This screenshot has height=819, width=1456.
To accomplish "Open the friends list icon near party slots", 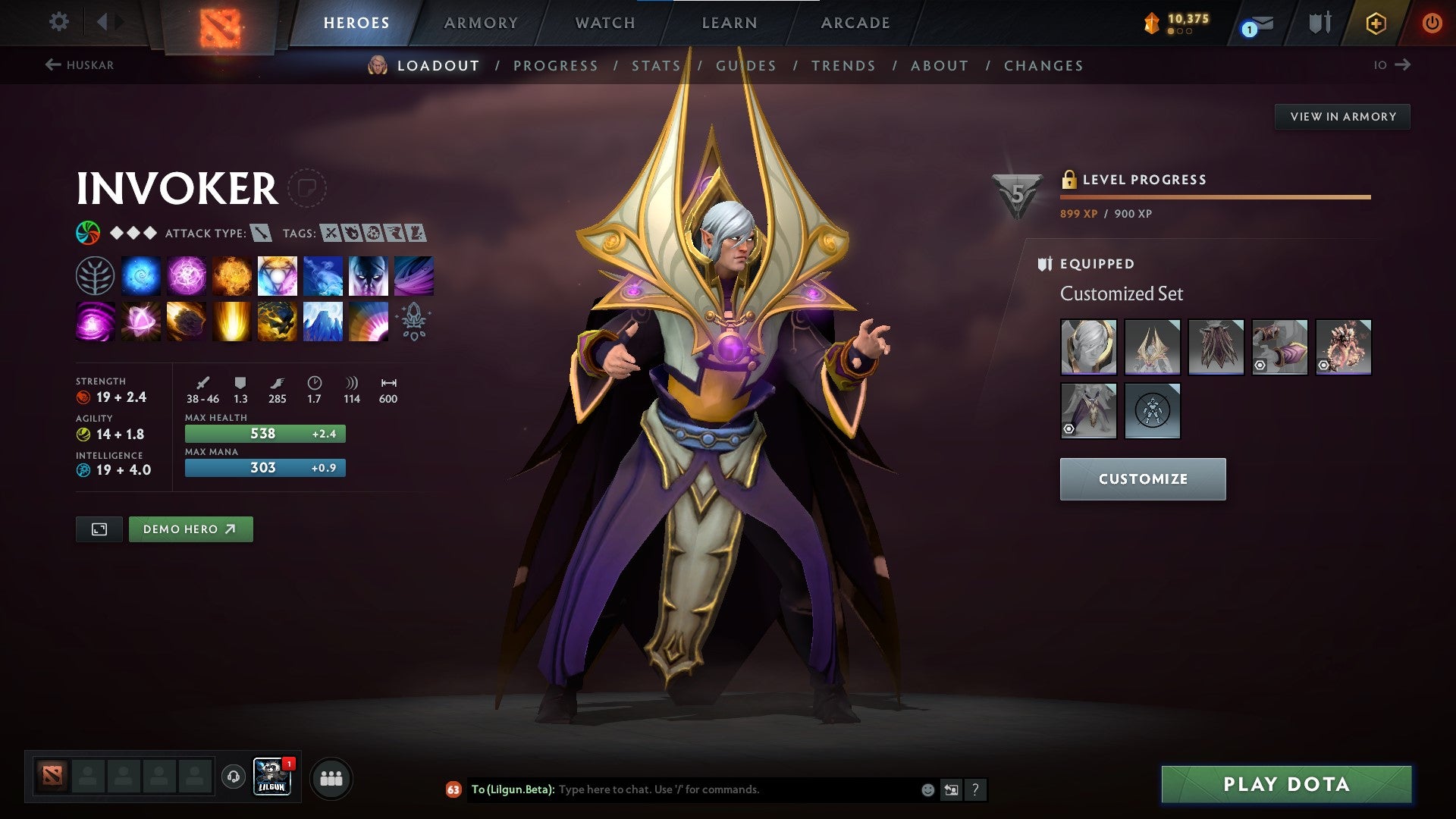I will point(331,778).
